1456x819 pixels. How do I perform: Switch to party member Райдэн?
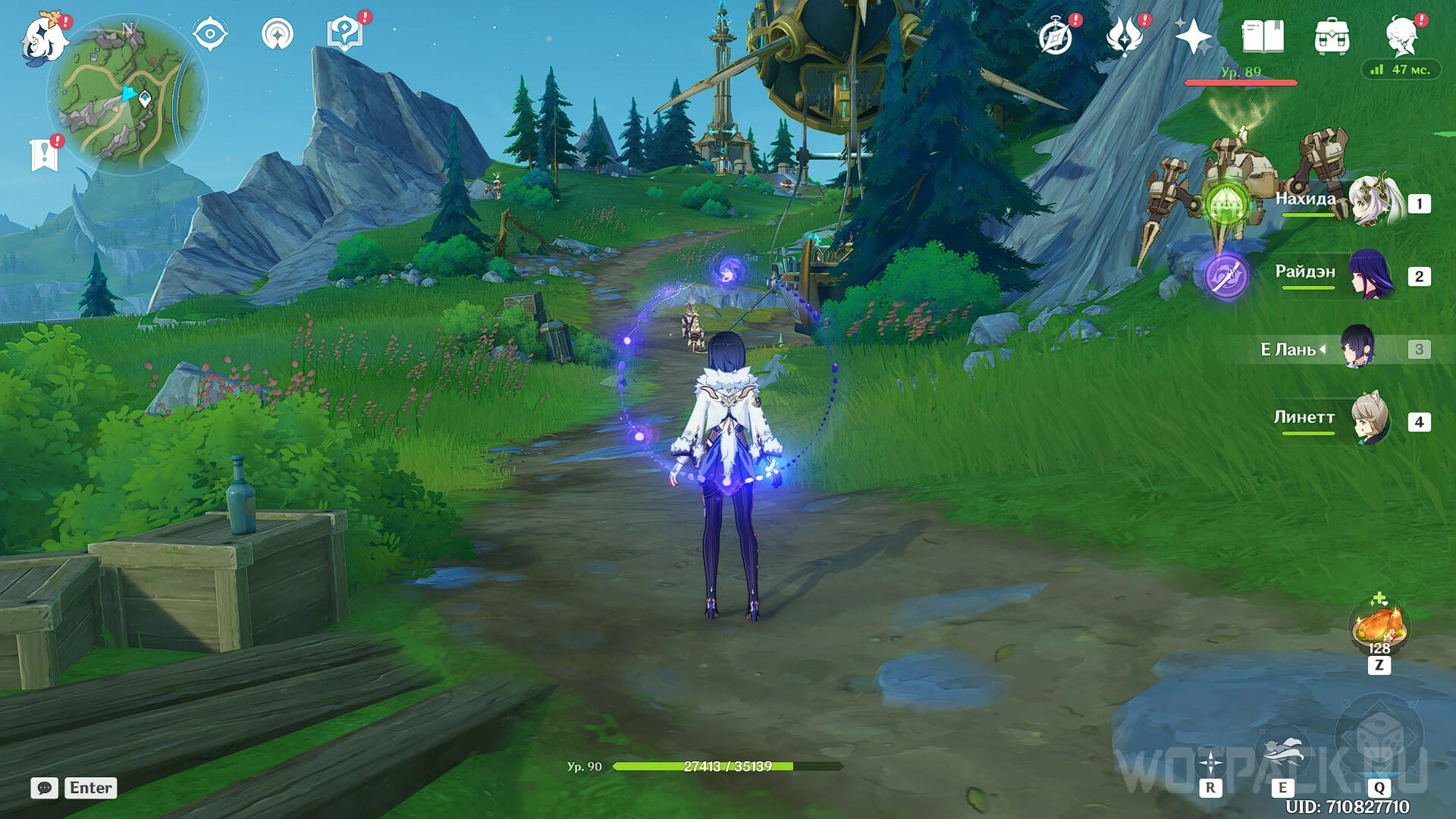coord(1371,275)
